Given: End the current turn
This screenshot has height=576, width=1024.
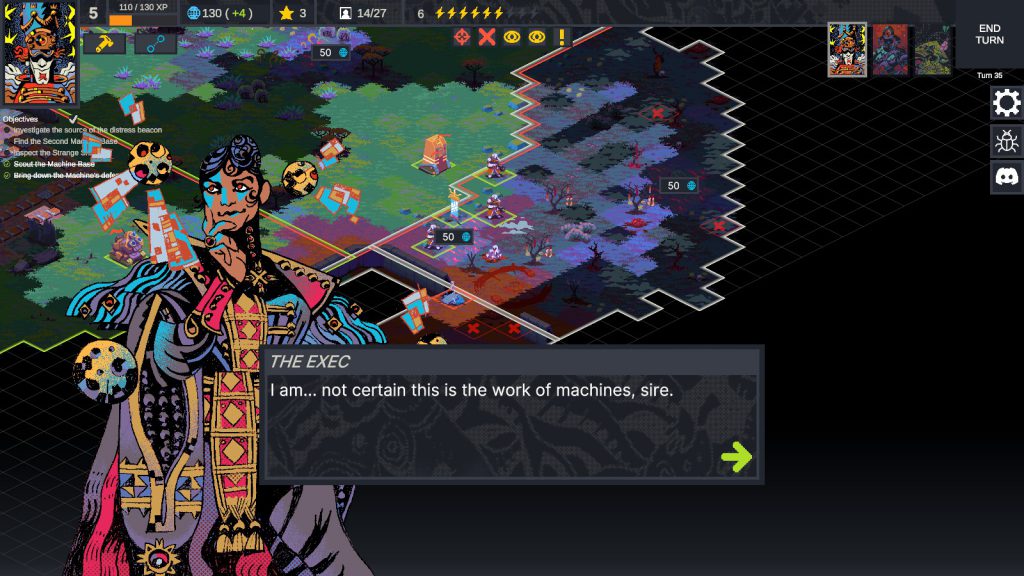Looking at the screenshot, I should pos(989,34).
